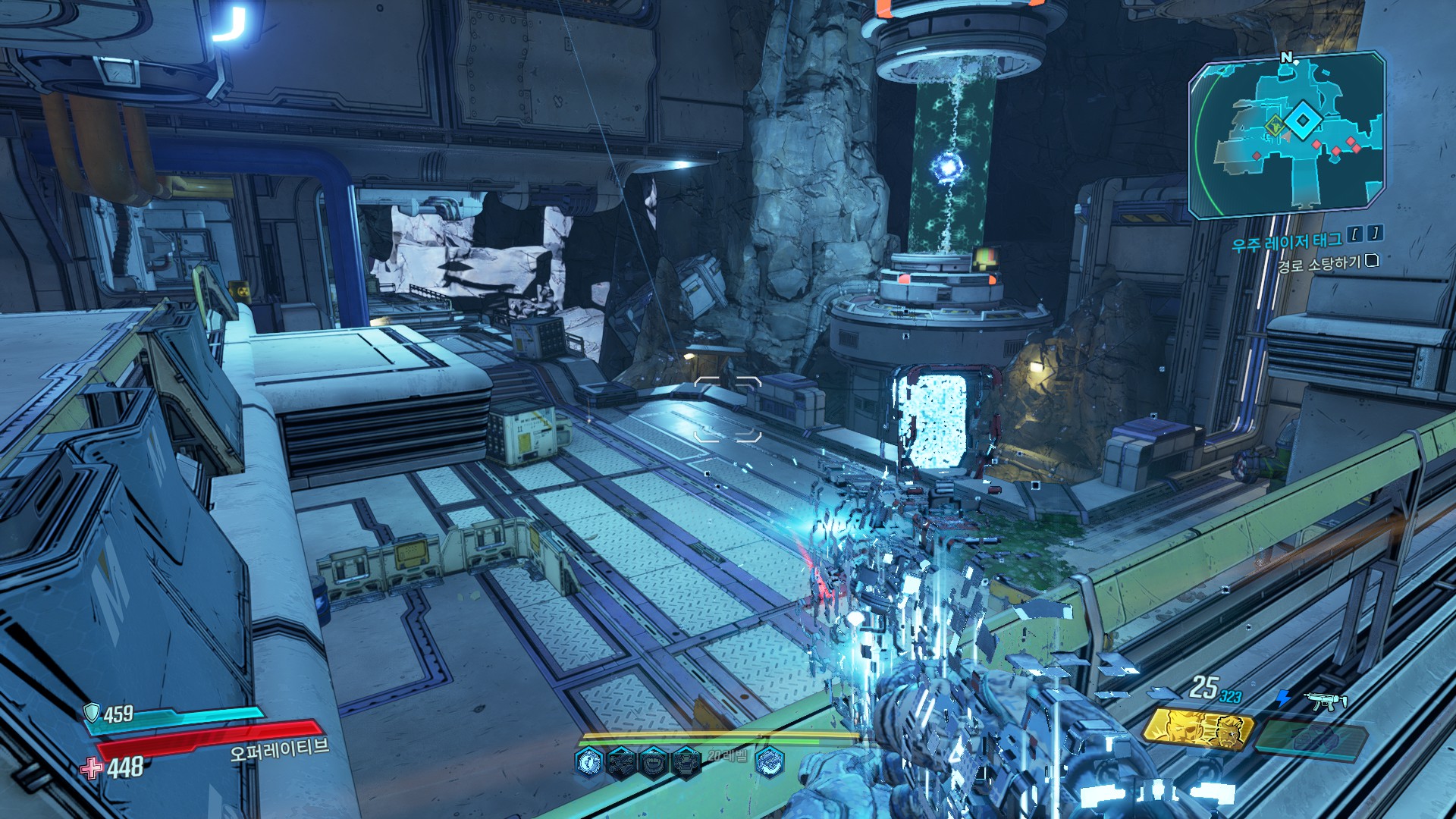Select the dimmed green second action skill

coord(1312,737)
